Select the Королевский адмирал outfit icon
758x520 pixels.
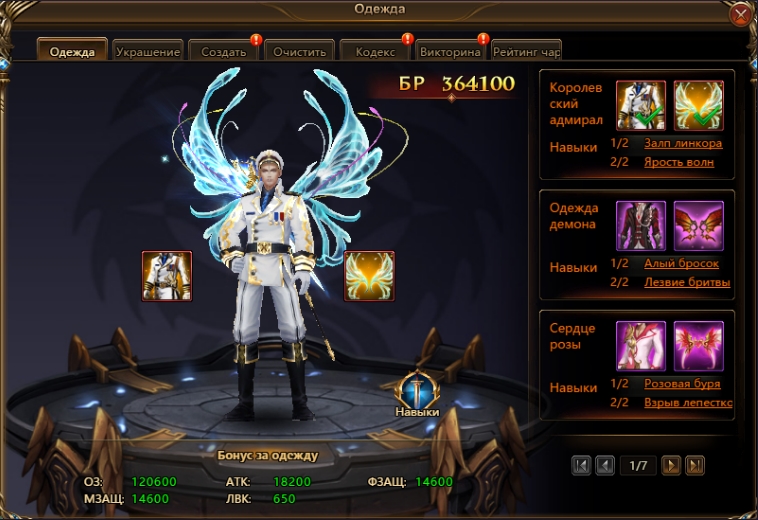(641, 105)
